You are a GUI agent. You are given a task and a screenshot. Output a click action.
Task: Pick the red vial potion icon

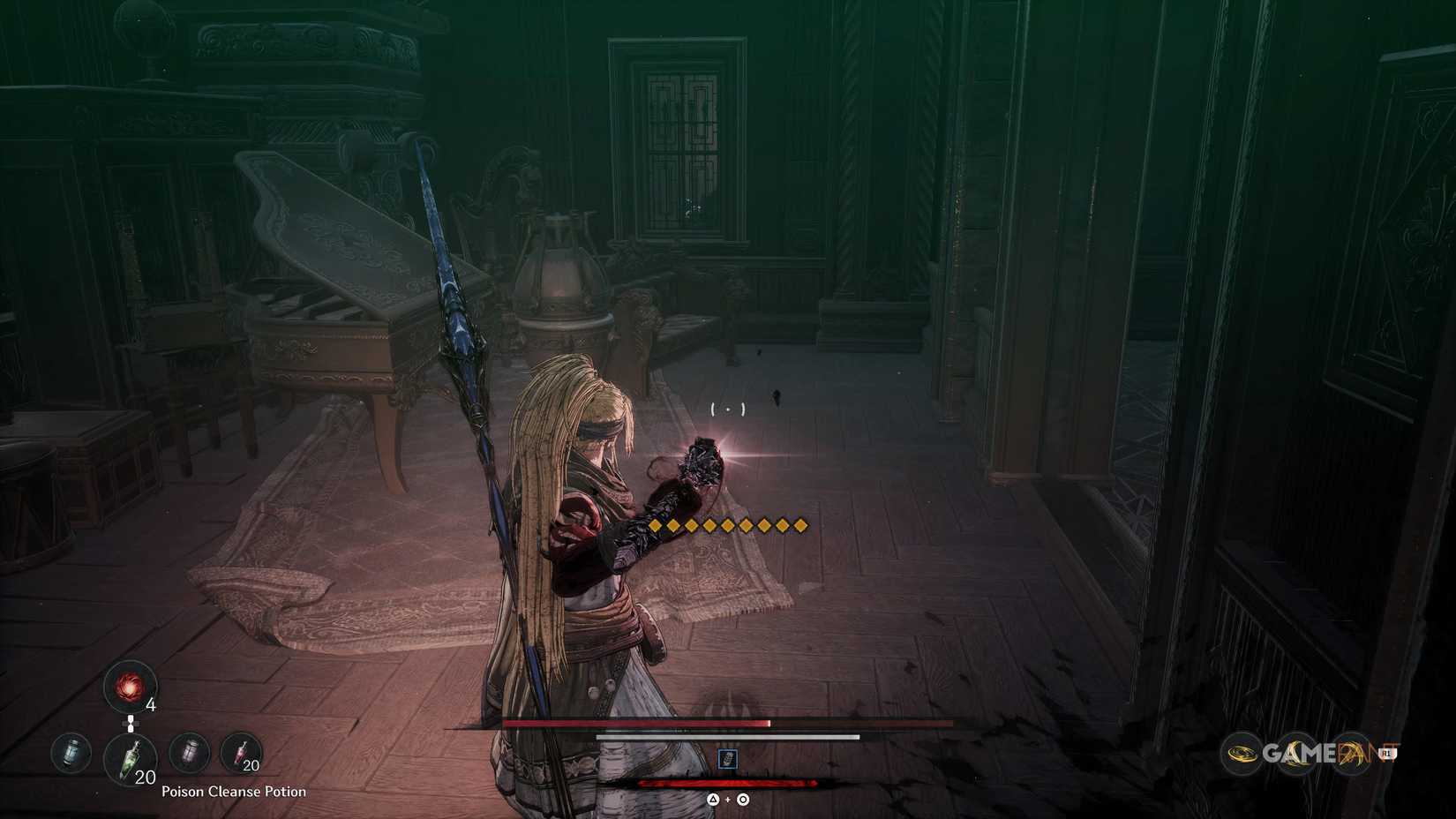click(x=244, y=751)
